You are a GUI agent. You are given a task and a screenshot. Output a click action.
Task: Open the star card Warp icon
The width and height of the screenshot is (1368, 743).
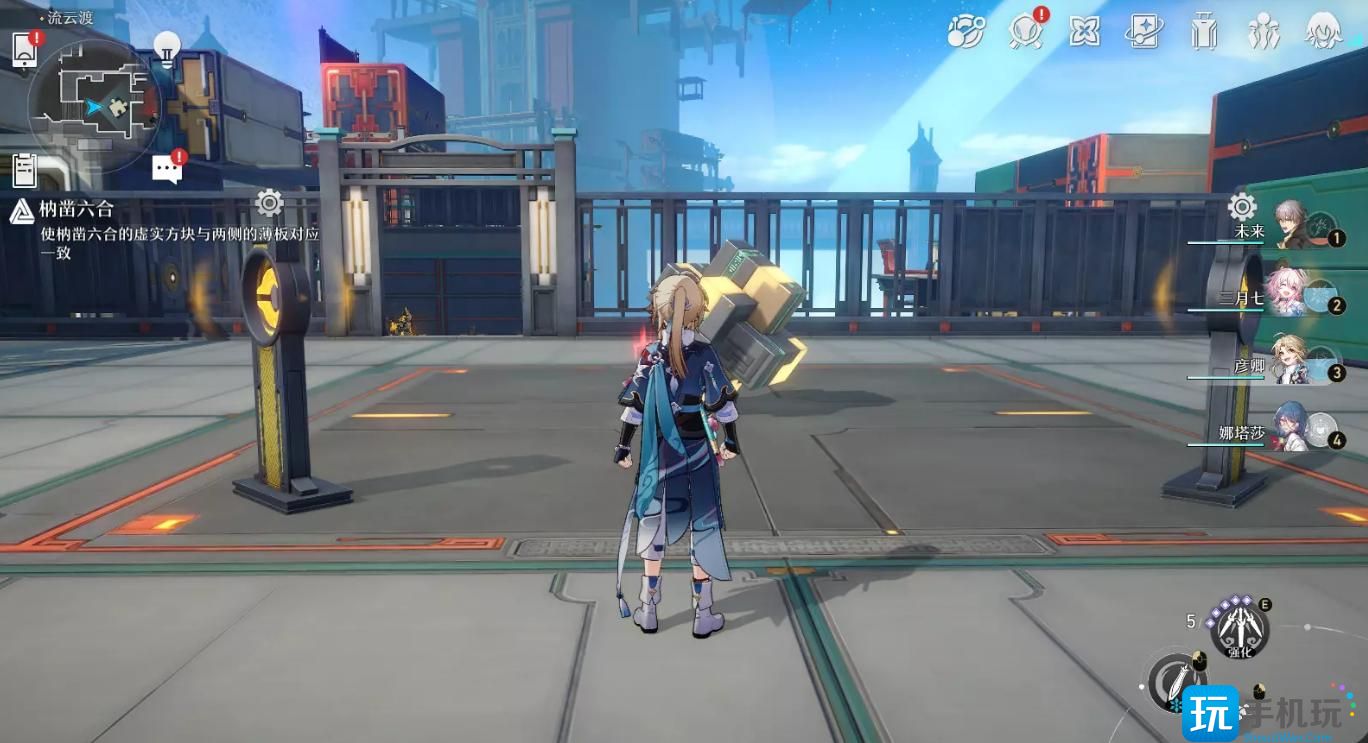point(1143,32)
